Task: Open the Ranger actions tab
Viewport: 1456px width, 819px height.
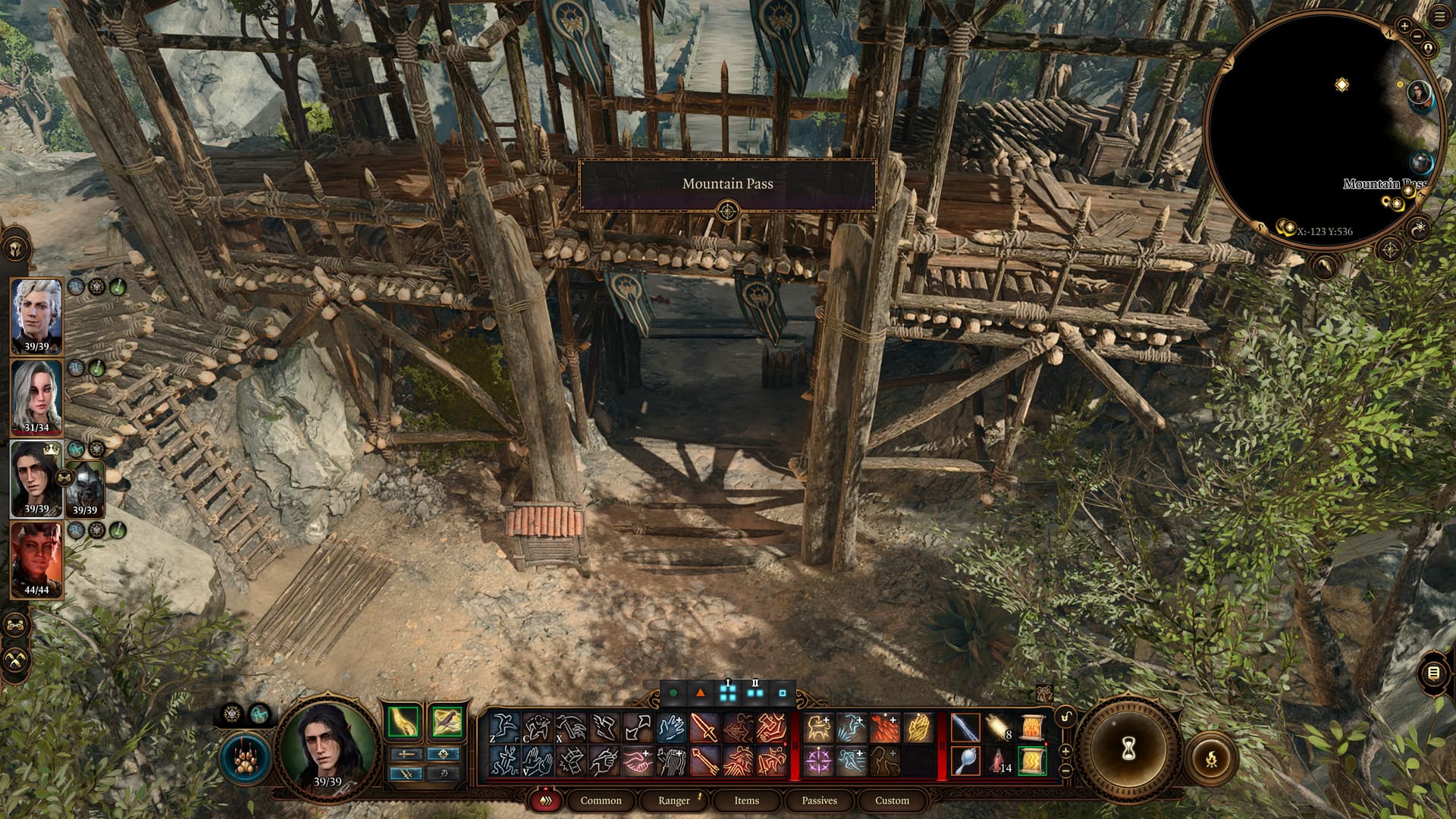Action: 674,800
